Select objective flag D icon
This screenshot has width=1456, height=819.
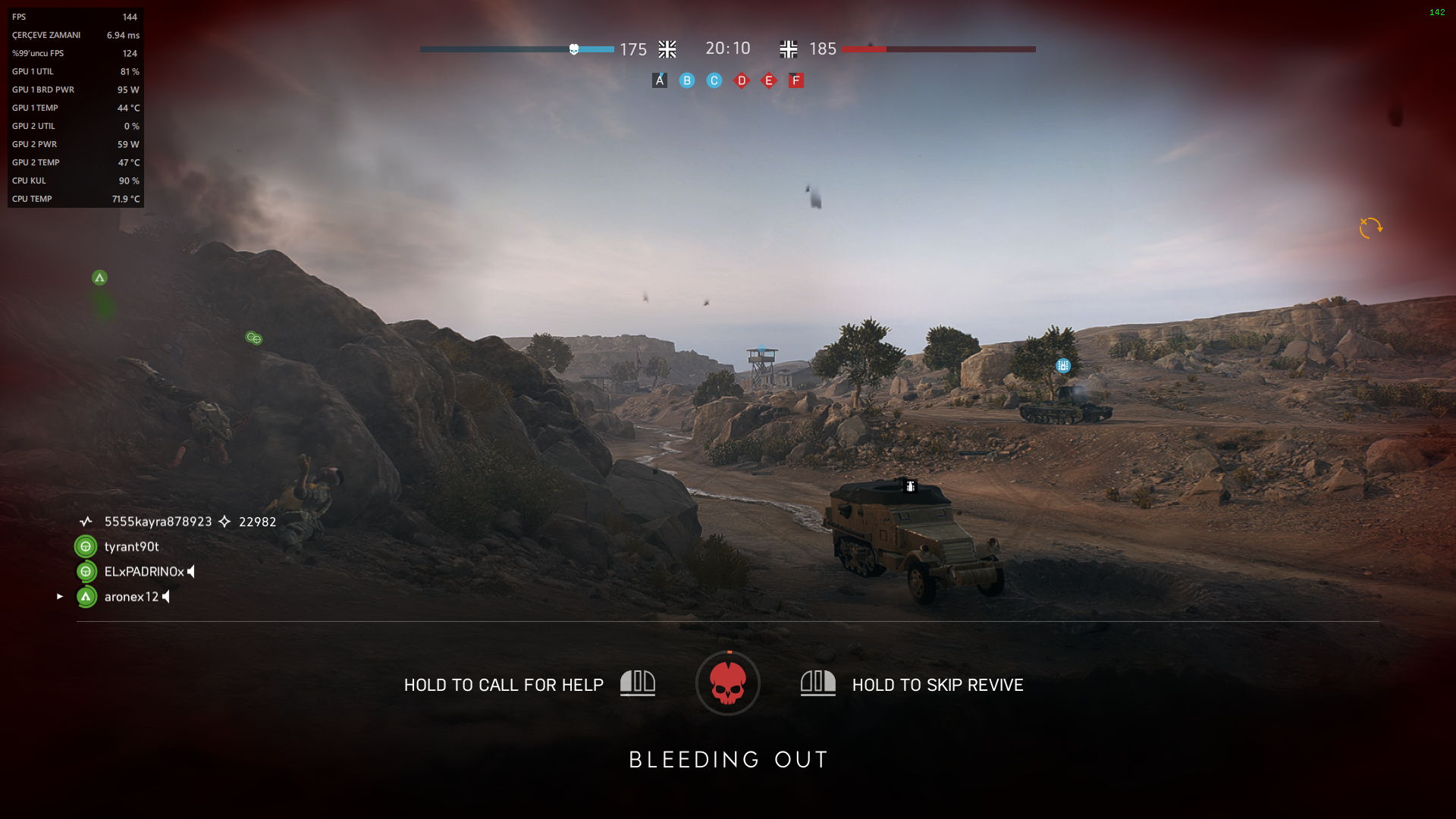(742, 80)
